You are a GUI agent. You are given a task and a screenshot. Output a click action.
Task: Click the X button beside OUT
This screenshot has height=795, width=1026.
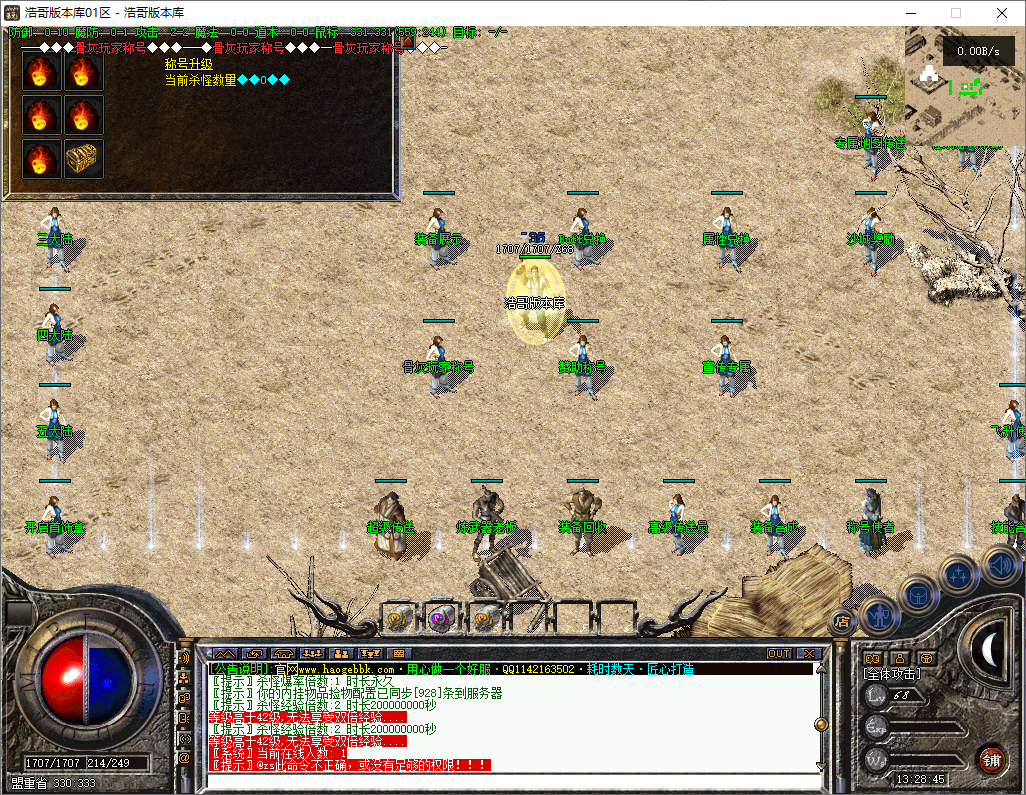tap(807, 653)
